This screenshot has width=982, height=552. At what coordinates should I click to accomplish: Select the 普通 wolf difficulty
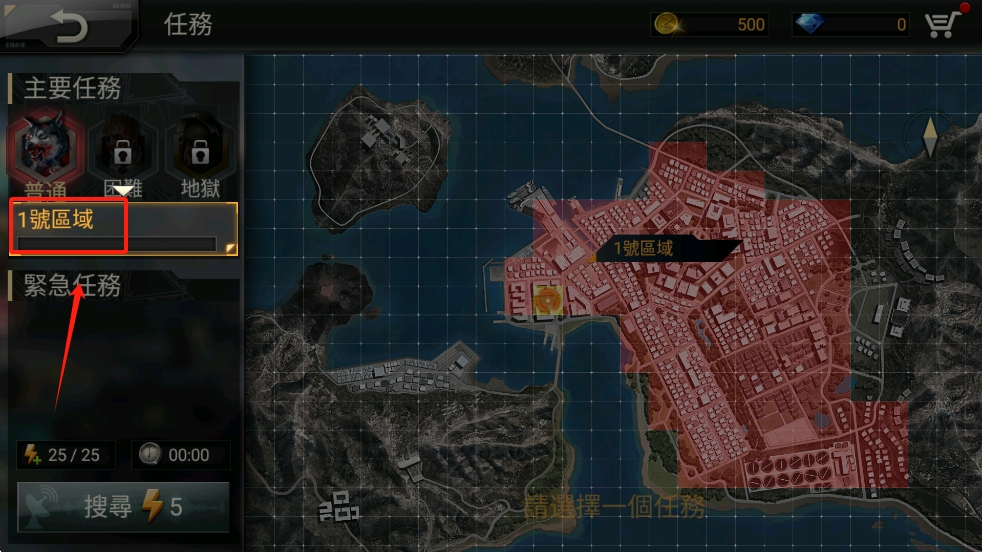click(40, 150)
